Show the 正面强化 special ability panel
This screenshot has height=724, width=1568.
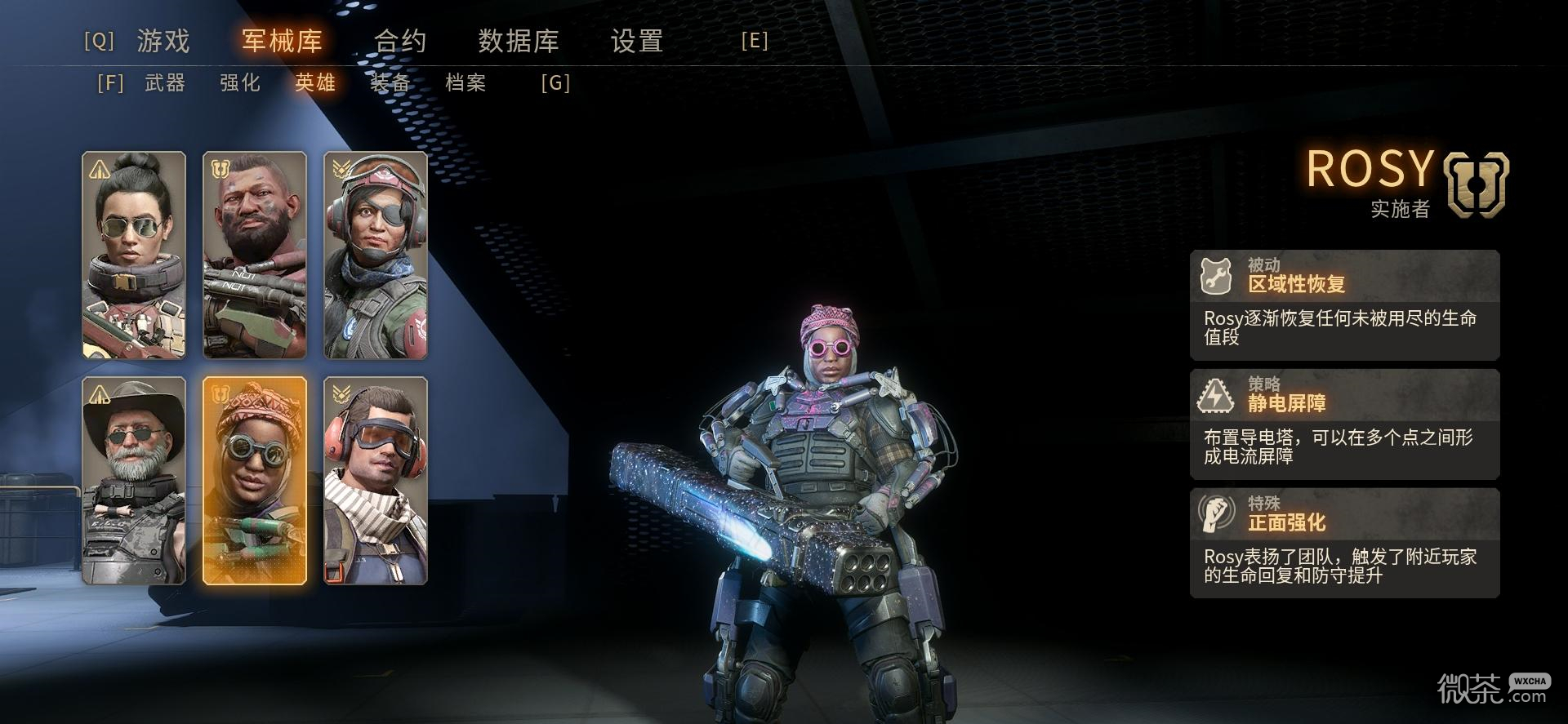tap(1344, 543)
